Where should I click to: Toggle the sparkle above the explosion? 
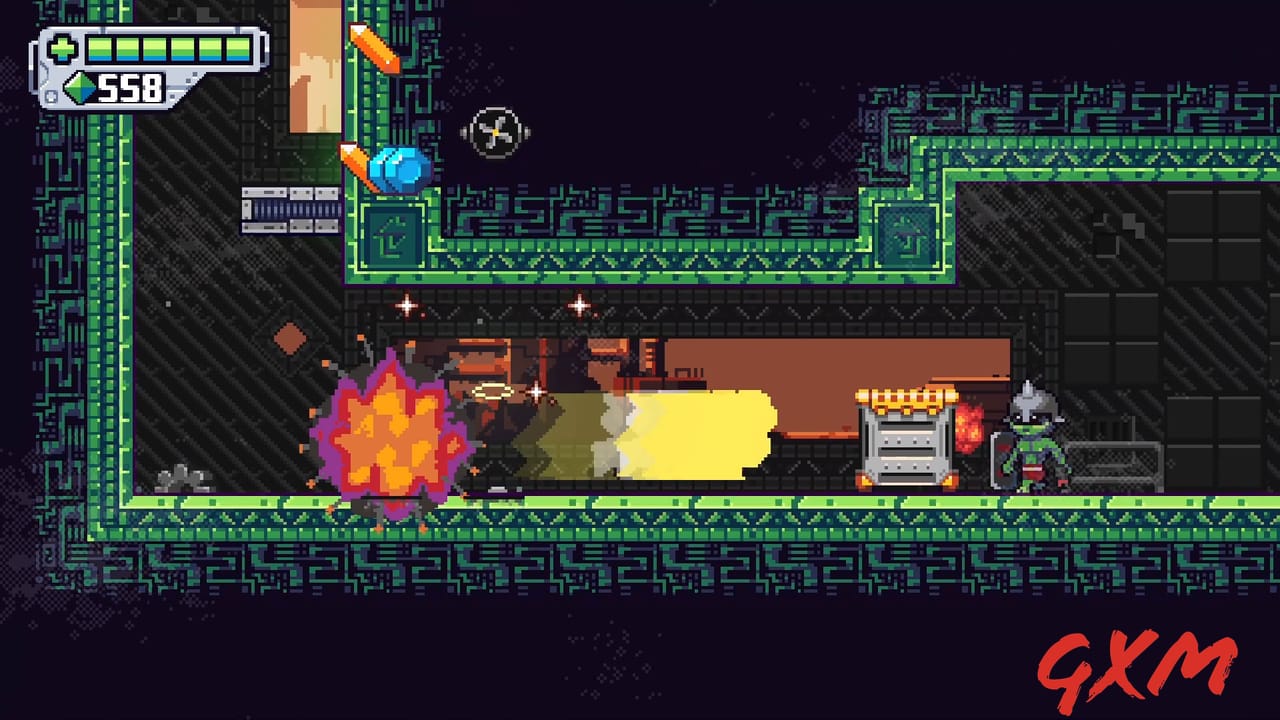[x=407, y=308]
